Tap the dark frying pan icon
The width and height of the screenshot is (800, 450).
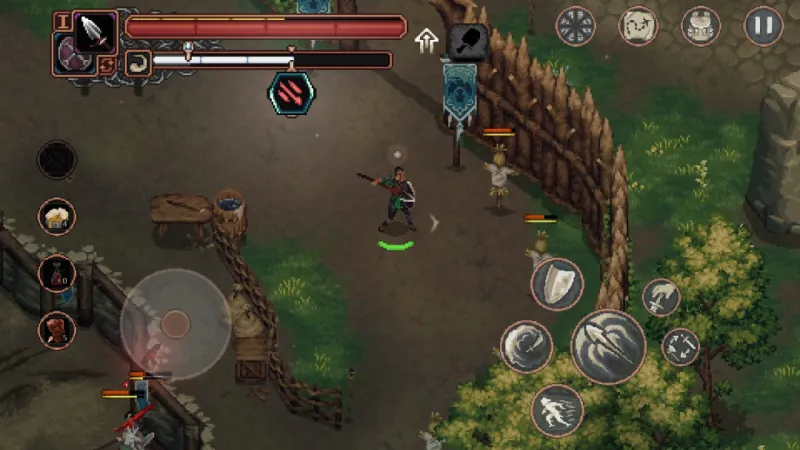click(467, 41)
